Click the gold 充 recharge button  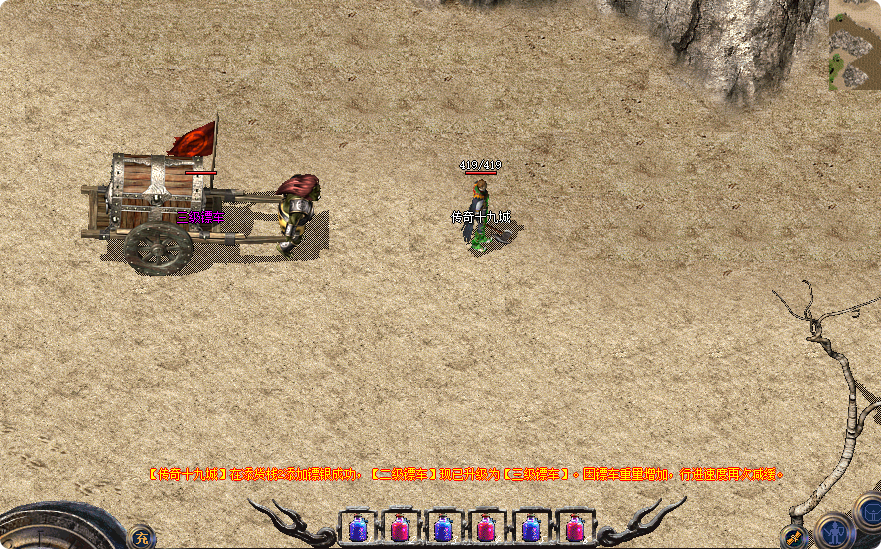point(141,537)
